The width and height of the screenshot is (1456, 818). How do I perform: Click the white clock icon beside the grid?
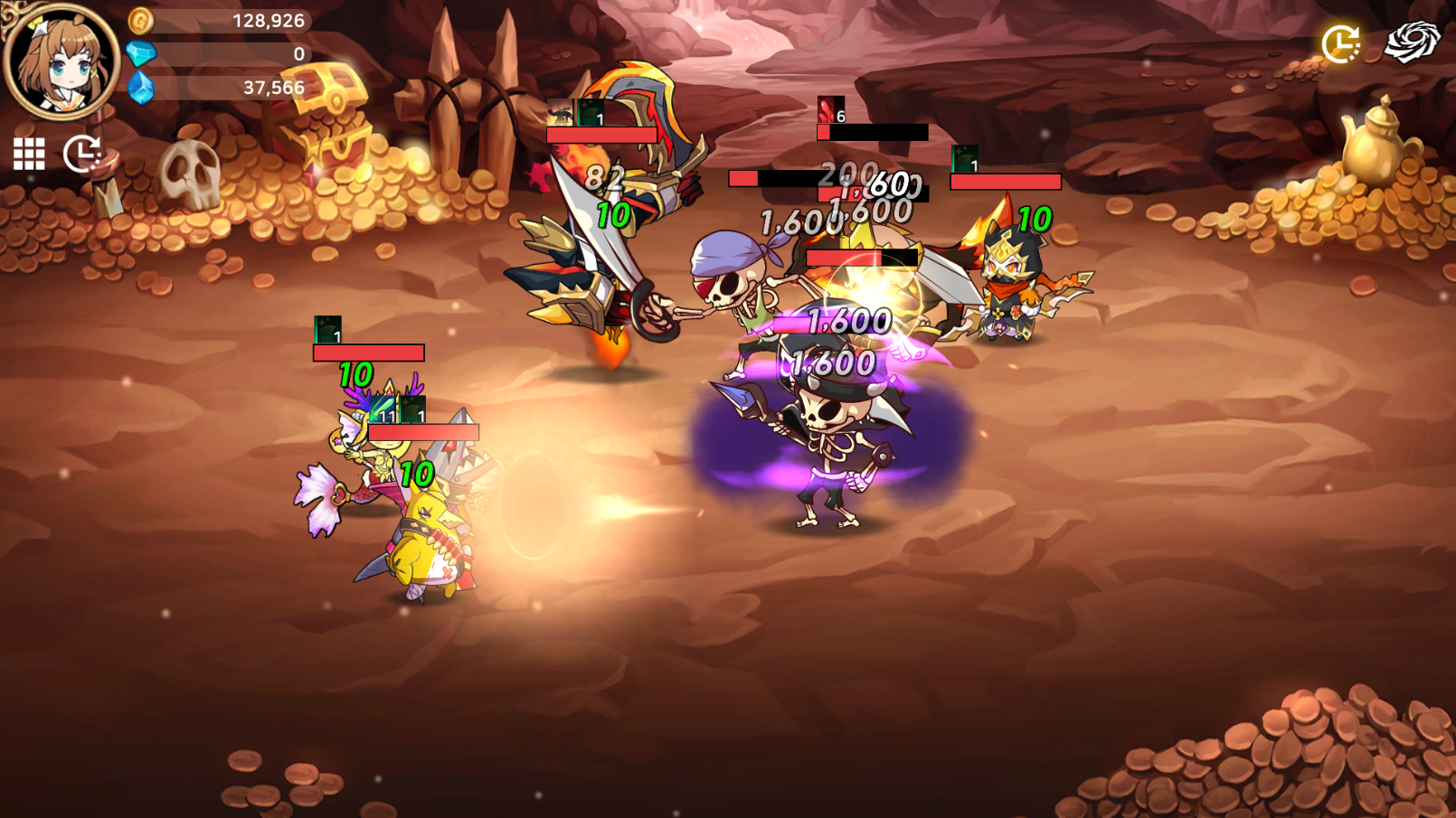point(82,154)
